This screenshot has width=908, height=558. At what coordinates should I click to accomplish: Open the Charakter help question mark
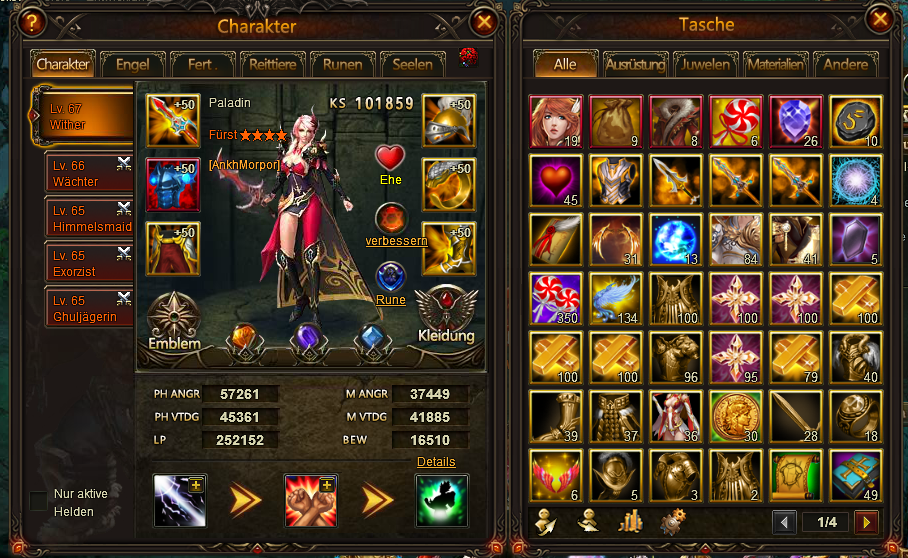pyautogui.click(x=34, y=21)
